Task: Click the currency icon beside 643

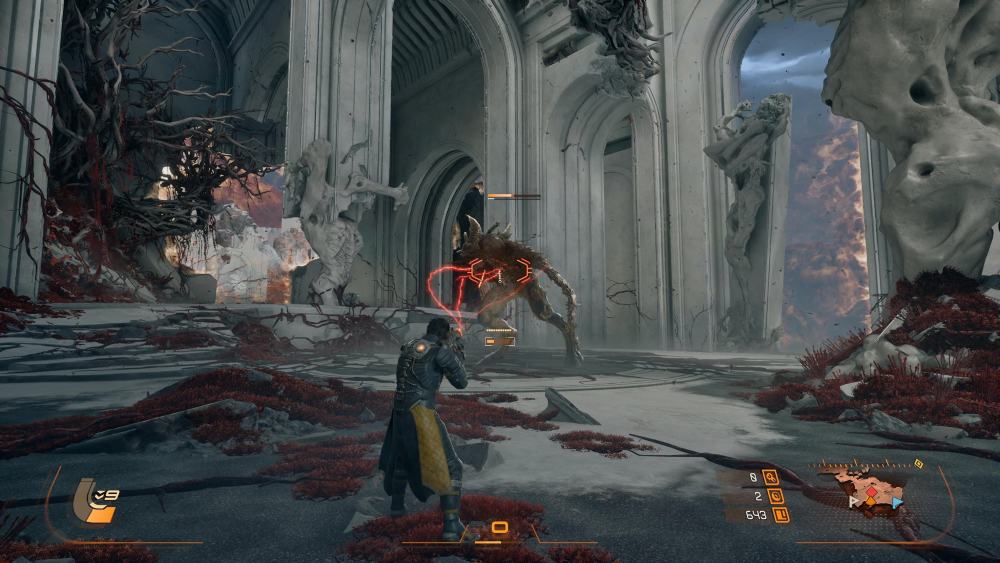Action: [x=781, y=515]
